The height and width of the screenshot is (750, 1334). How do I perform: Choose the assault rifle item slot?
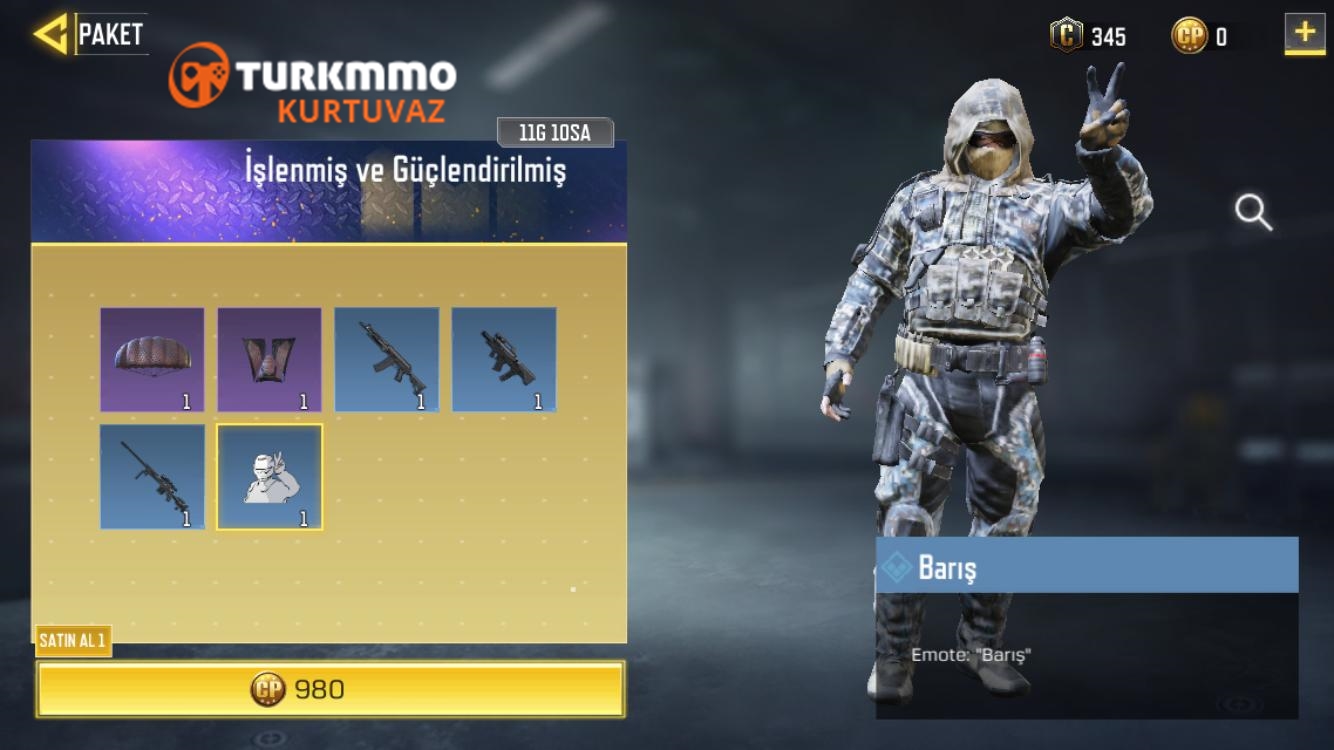(387, 360)
